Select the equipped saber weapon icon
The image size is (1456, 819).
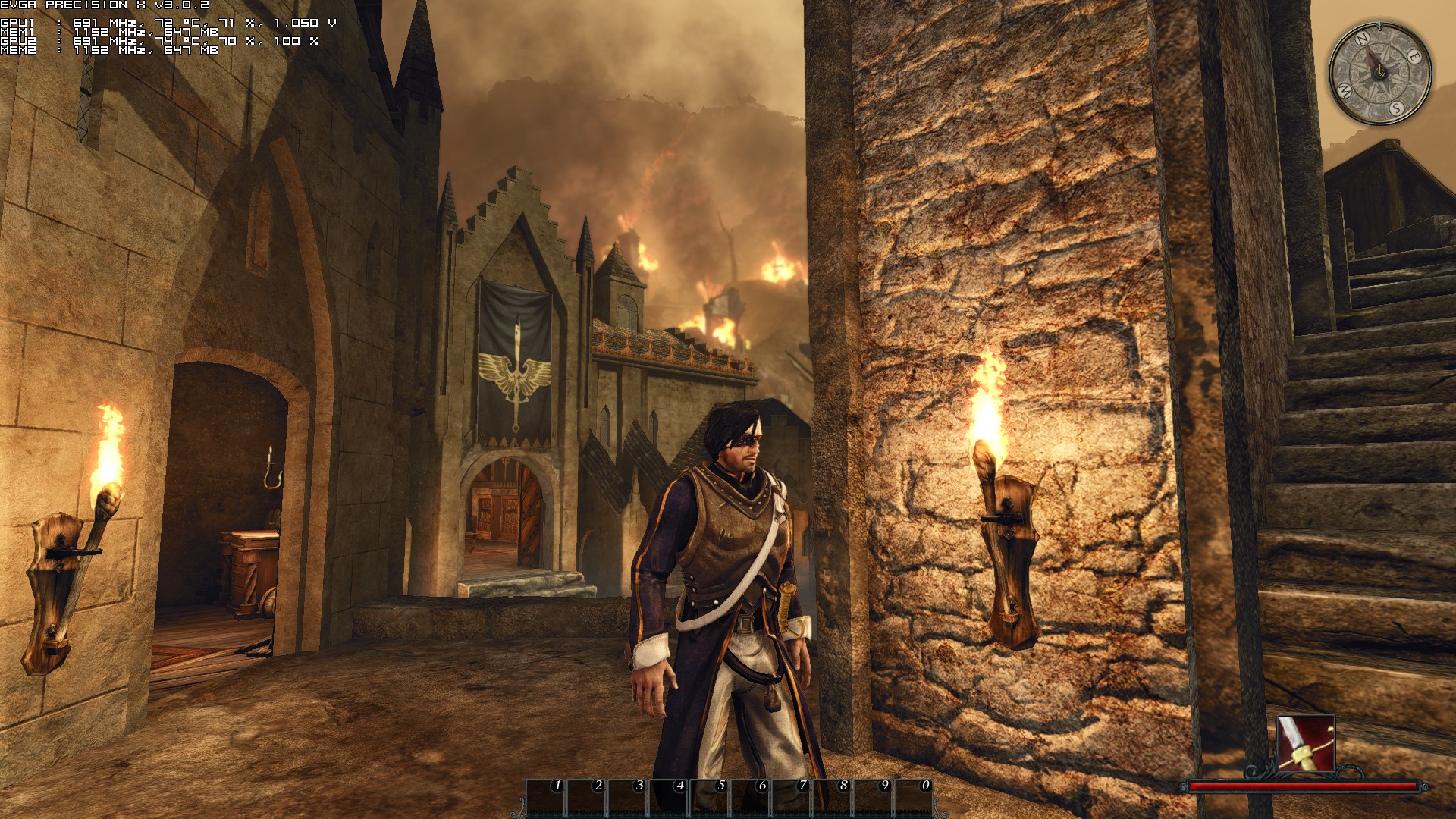coord(1306,743)
